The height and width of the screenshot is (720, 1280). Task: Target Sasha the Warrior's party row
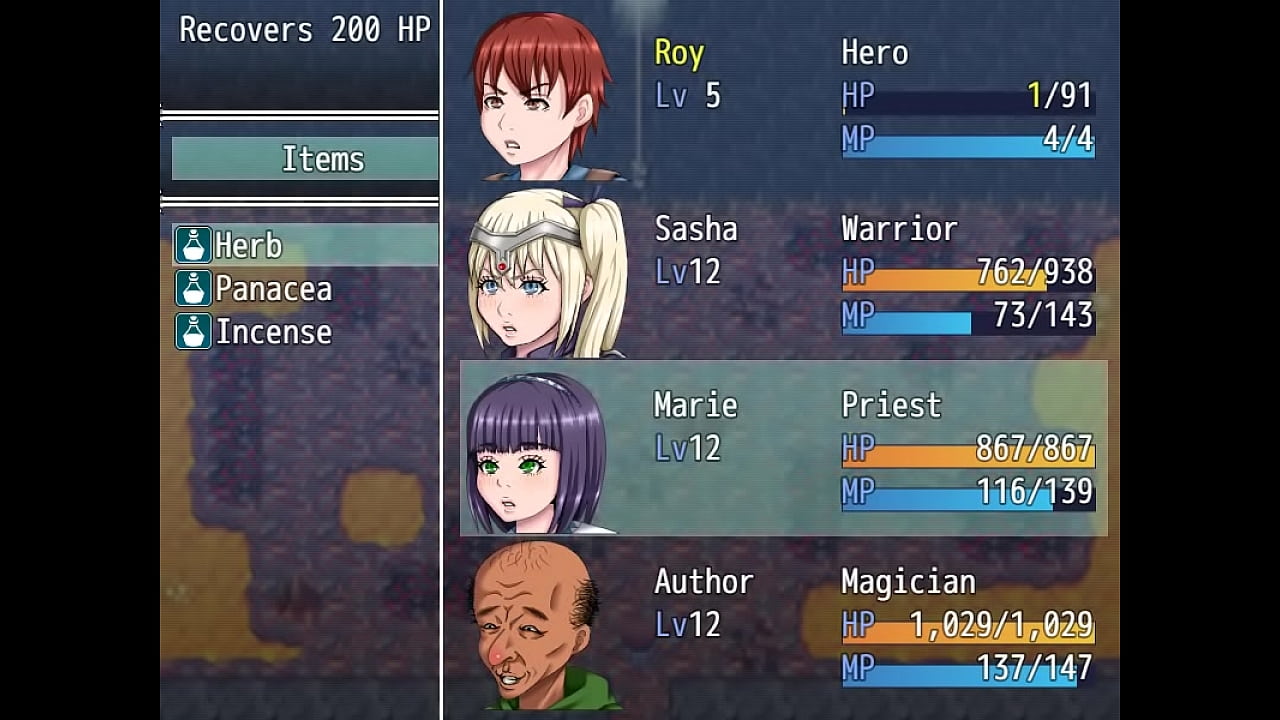(782, 272)
